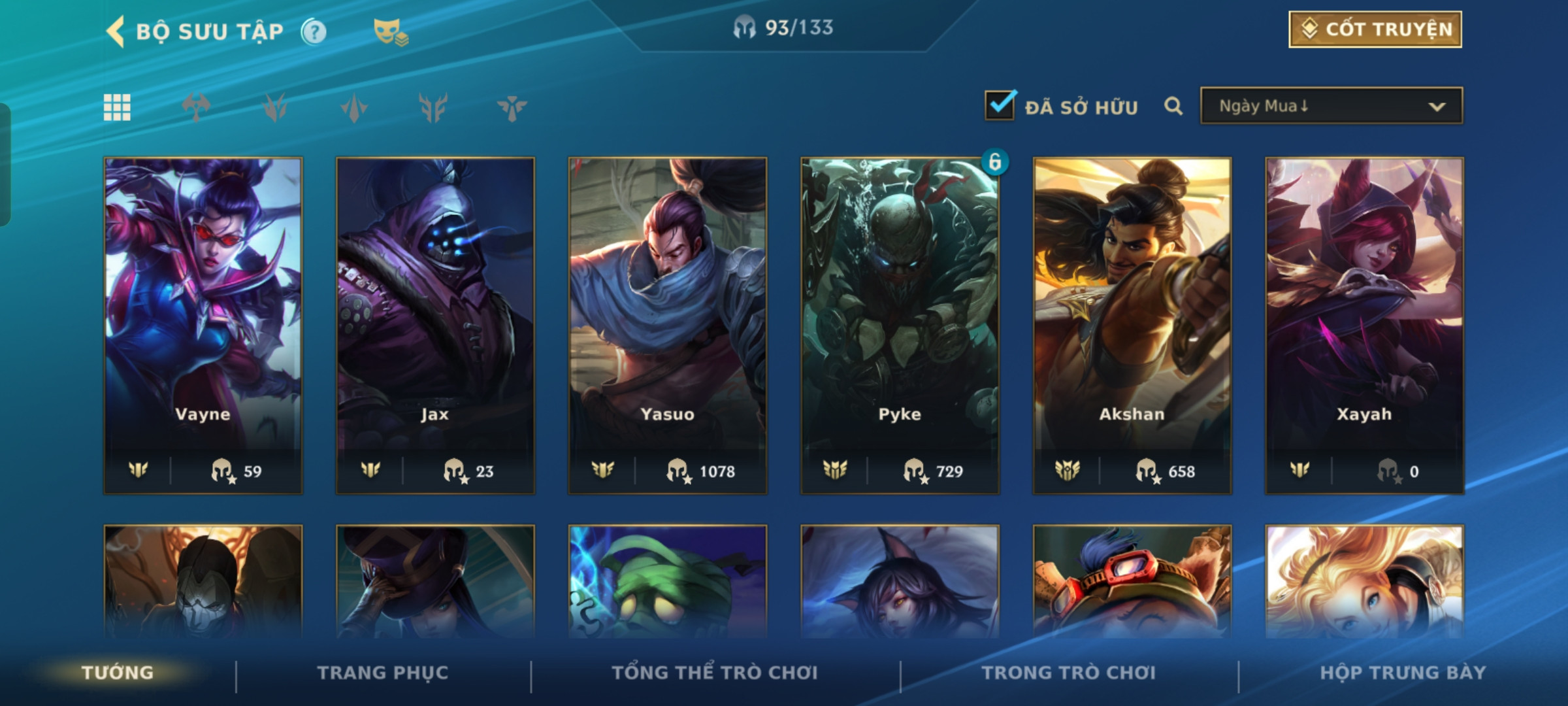Select the Xayah champion card
Image resolution: width=1568 pixels, height=706 pixels.
pyautogui.click(x=1364, y=325)
